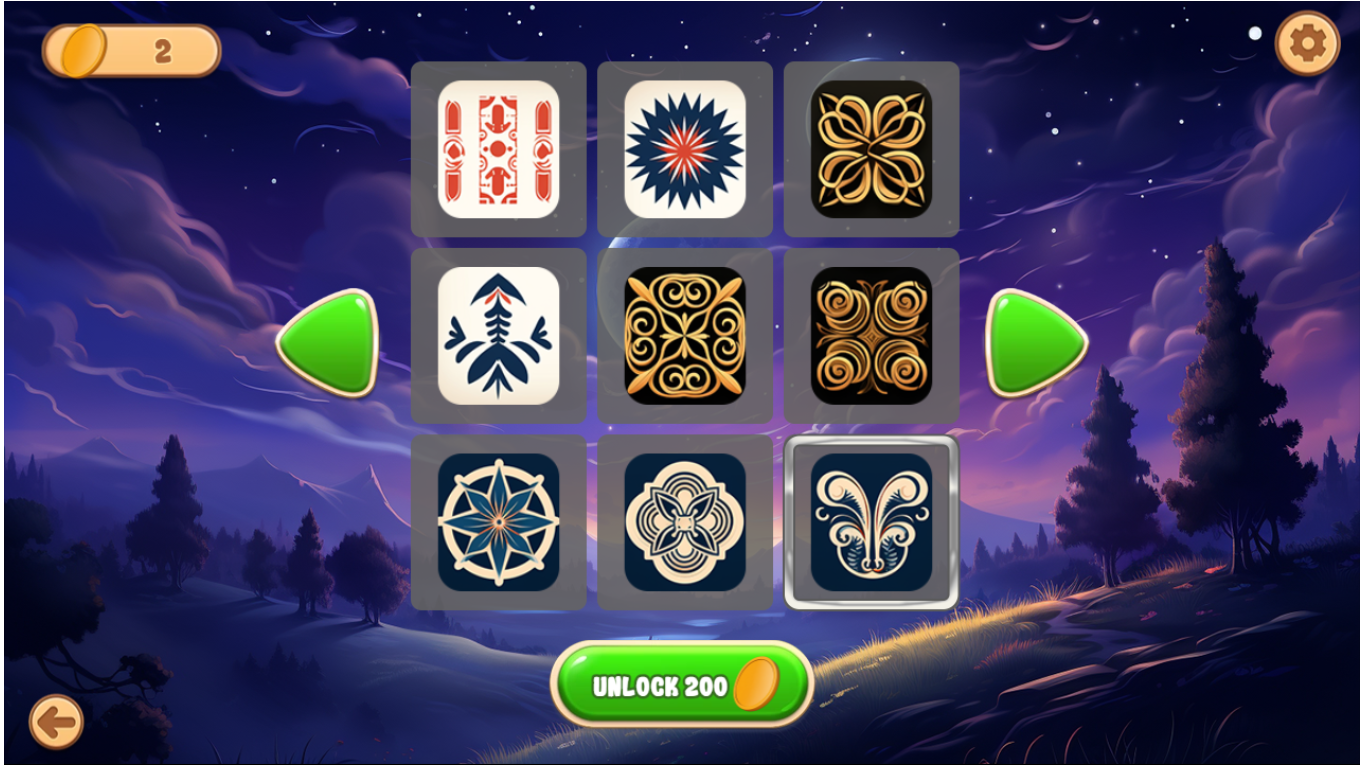The height and width of the screenshot is (765, 1361).
Task: Select the golden swirl quad tile
Action: (870, 334)
